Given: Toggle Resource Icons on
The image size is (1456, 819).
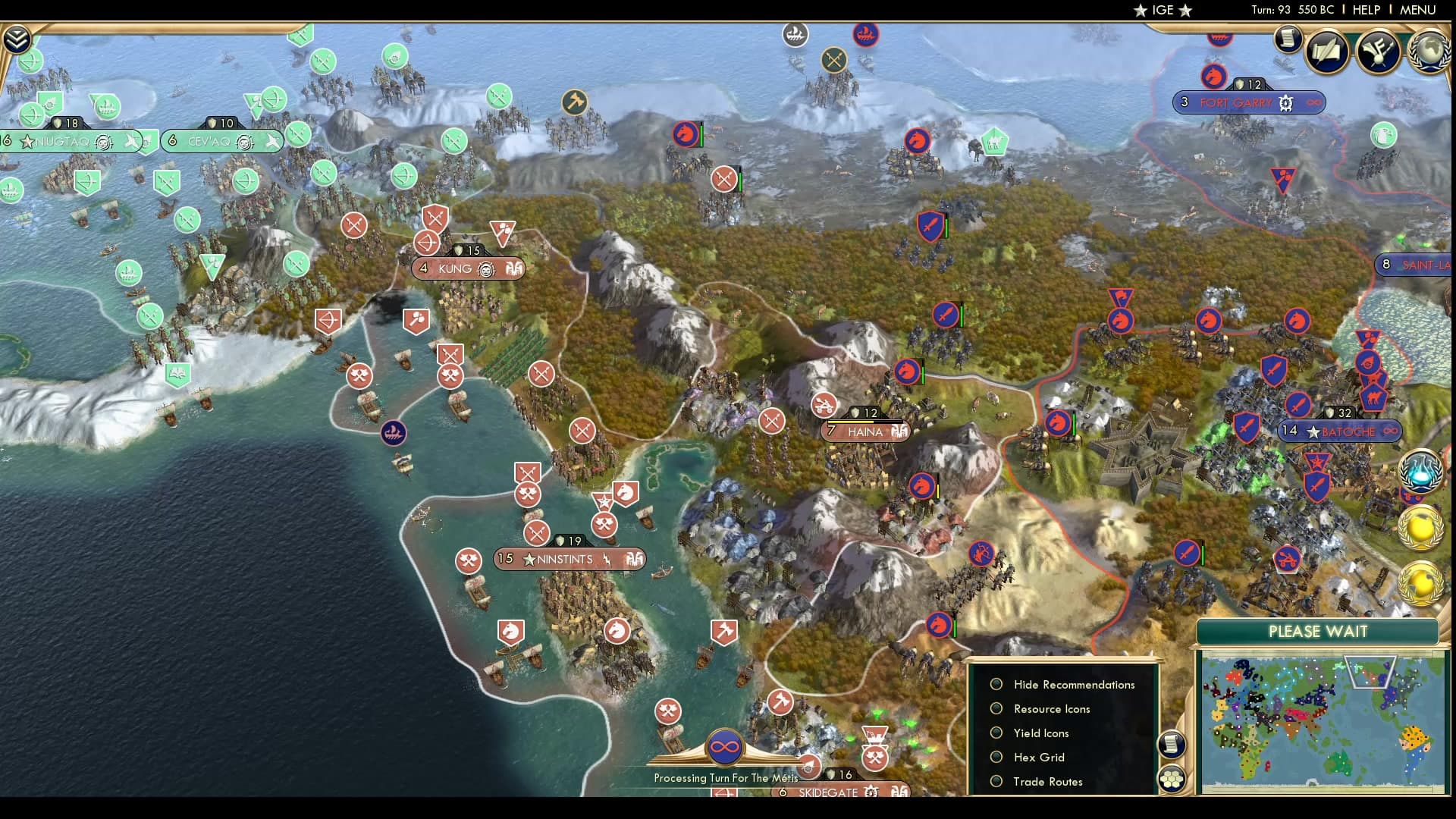Looking at the screenshot, I should pos(996,708).
